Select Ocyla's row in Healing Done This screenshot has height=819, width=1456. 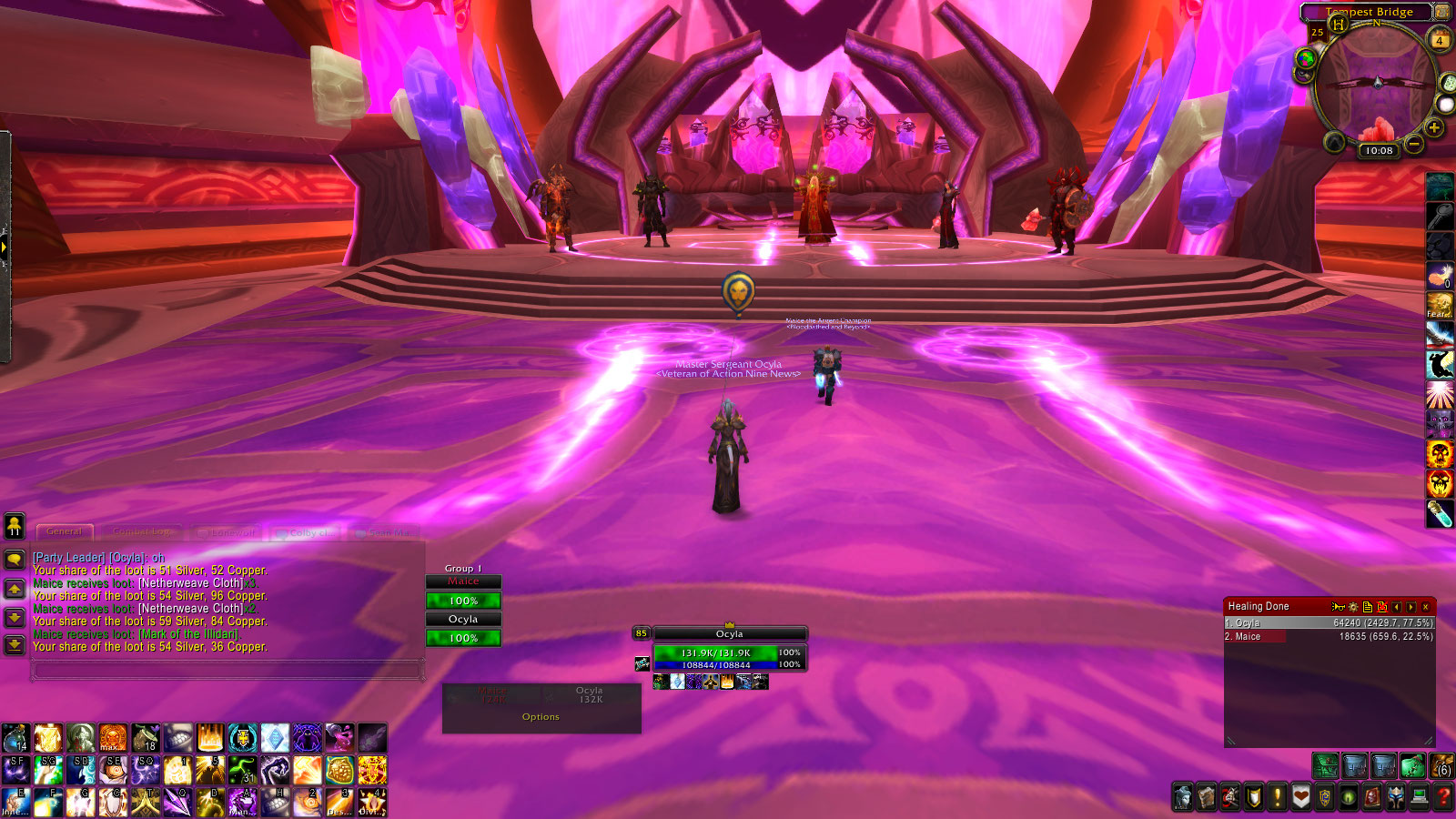(x=1329, y=623)
